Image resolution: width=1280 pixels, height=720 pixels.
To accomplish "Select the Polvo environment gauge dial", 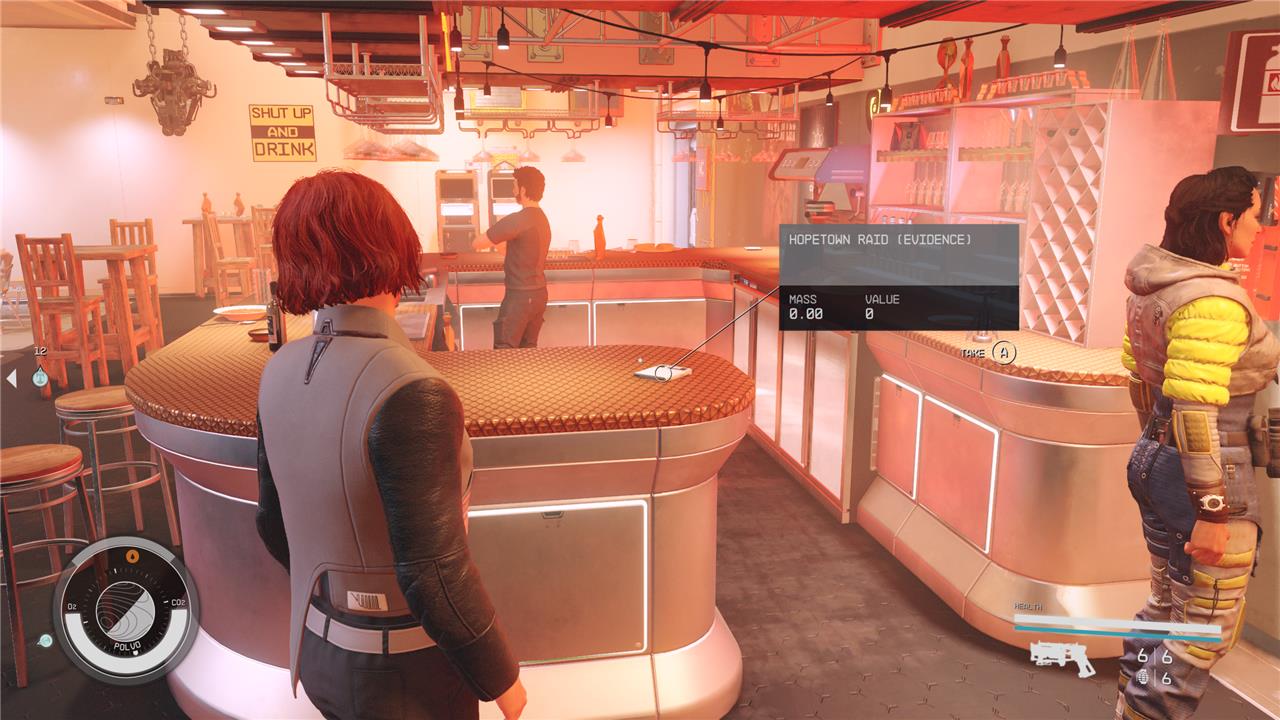I will click(x=125, y=610).
